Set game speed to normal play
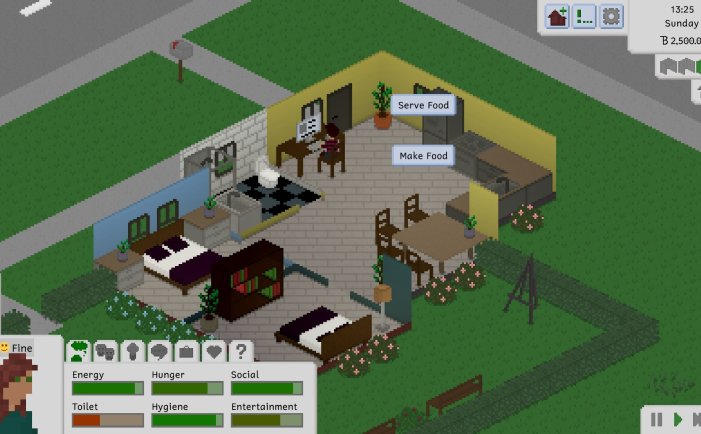 point(678,419)
